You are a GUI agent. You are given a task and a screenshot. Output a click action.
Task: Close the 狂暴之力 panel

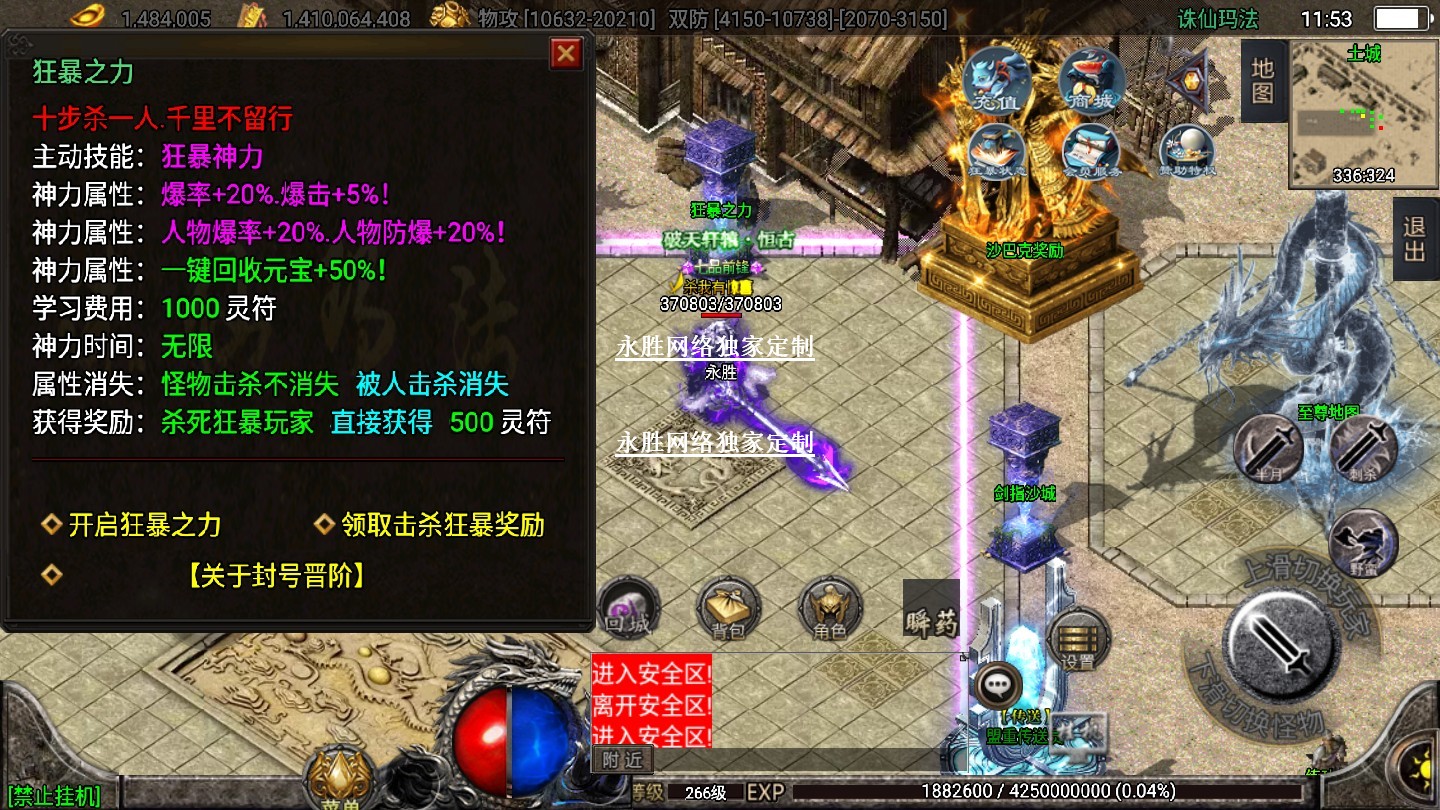(x=566, y=53)
